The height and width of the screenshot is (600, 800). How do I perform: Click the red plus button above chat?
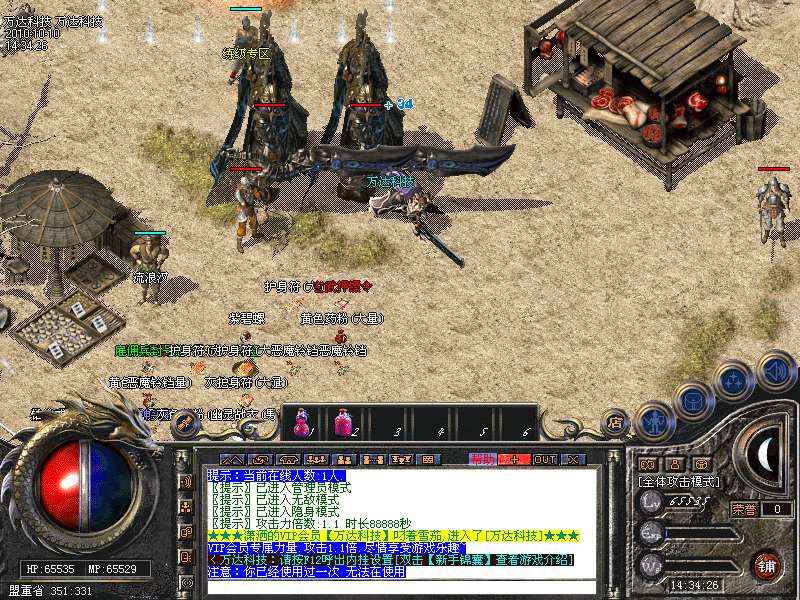(x=514, y=459)
